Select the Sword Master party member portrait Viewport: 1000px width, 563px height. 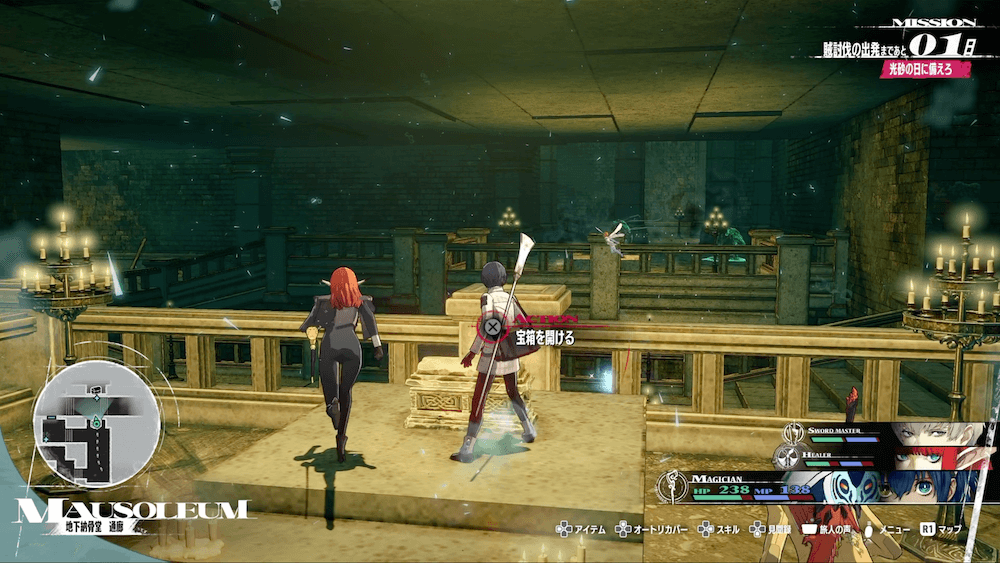[935, 436]
